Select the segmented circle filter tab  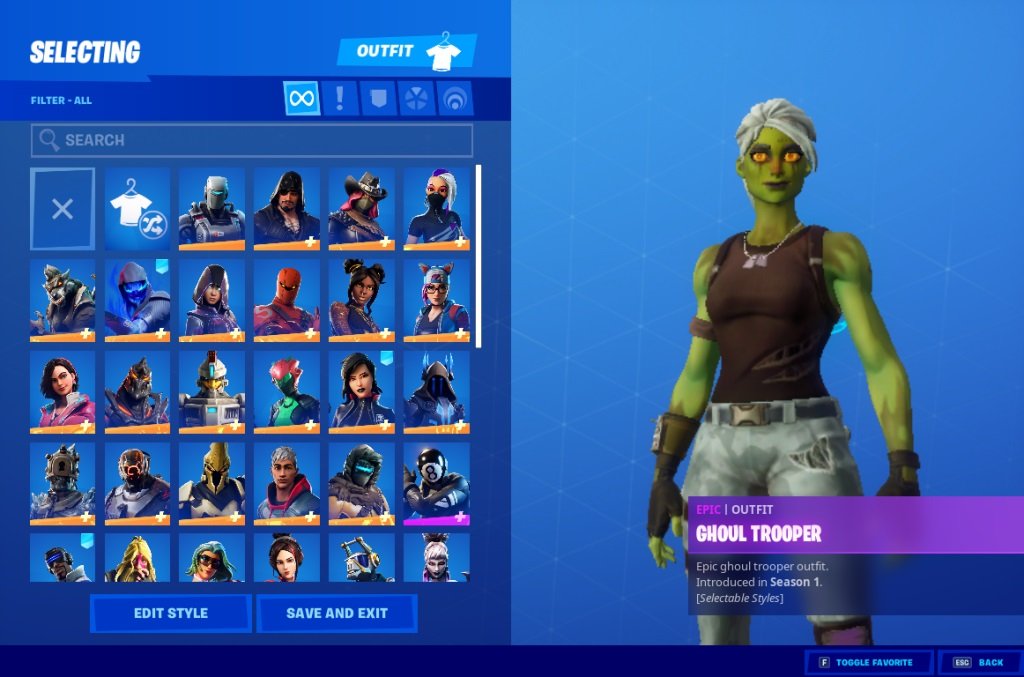click(x=416, y=98)
